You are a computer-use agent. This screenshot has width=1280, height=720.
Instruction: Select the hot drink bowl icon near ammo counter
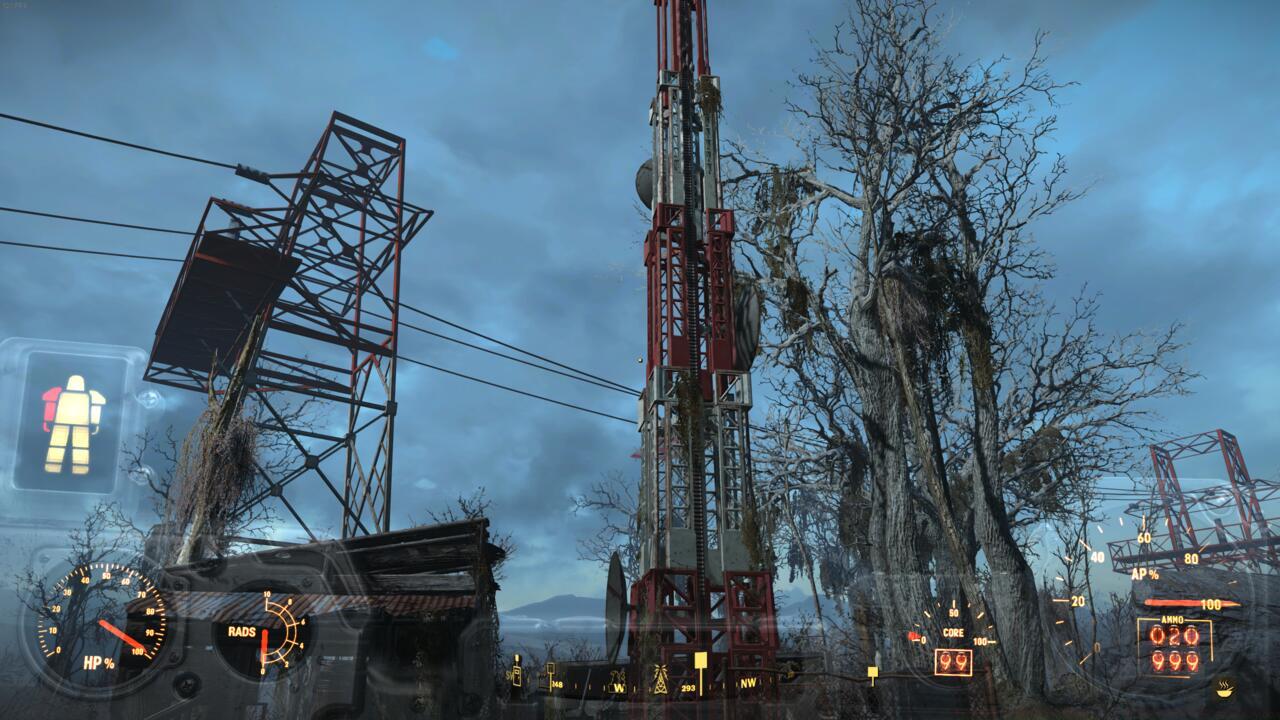pyautogui.click(x=1225, y=691)
